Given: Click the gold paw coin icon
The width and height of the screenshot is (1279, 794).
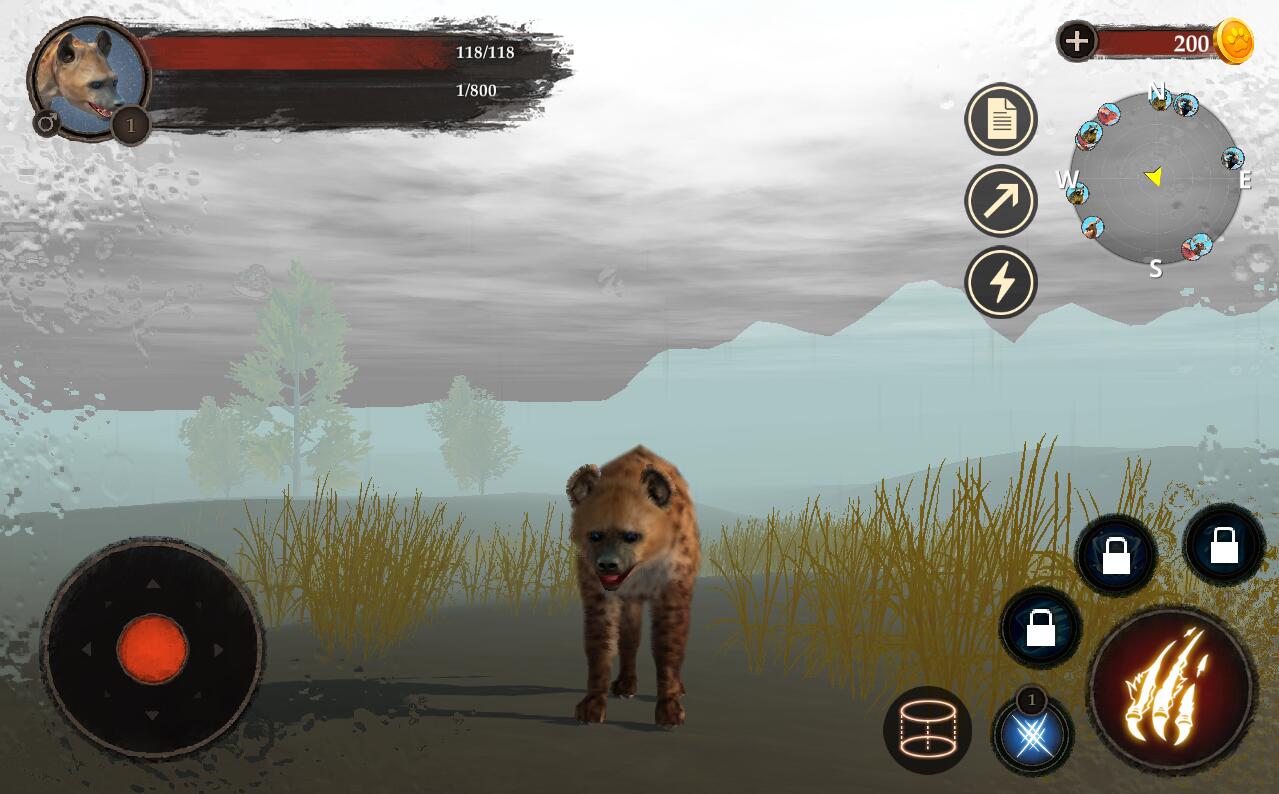Looking at the screenshot, I should (1234, 42).
